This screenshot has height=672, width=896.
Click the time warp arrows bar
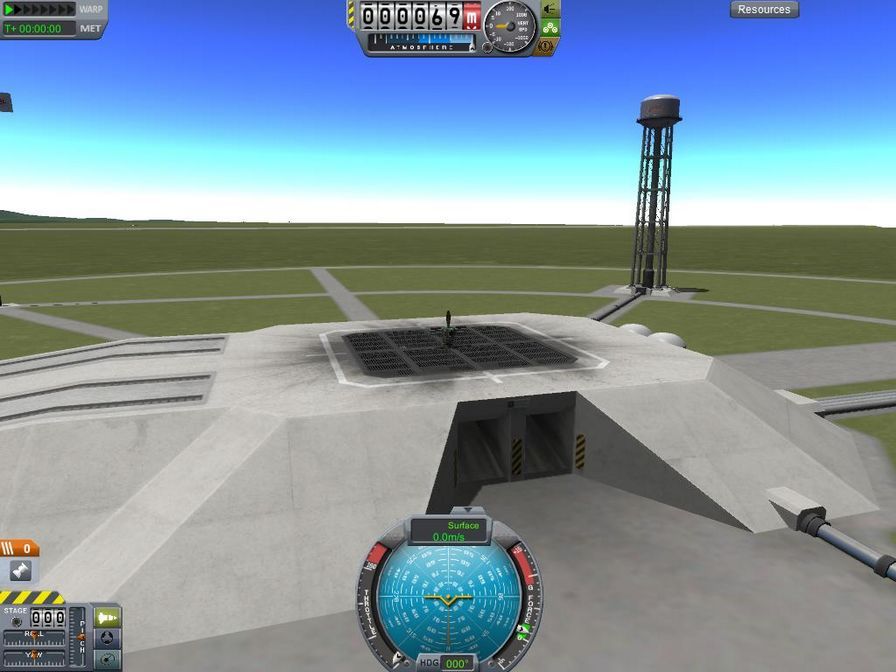point(40,9)
